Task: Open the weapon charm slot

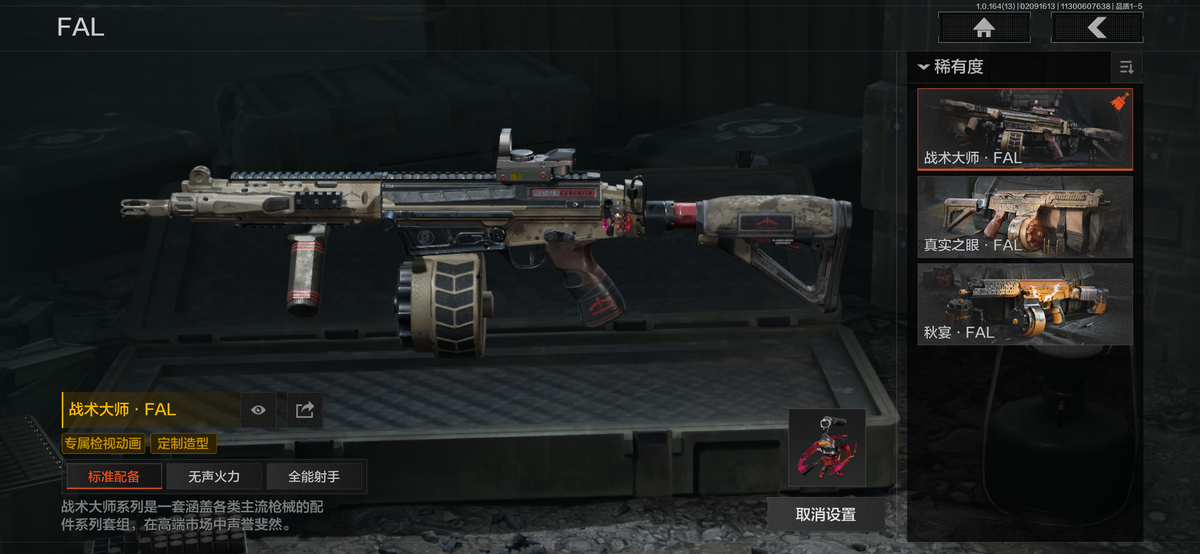Action: point(826,448)
